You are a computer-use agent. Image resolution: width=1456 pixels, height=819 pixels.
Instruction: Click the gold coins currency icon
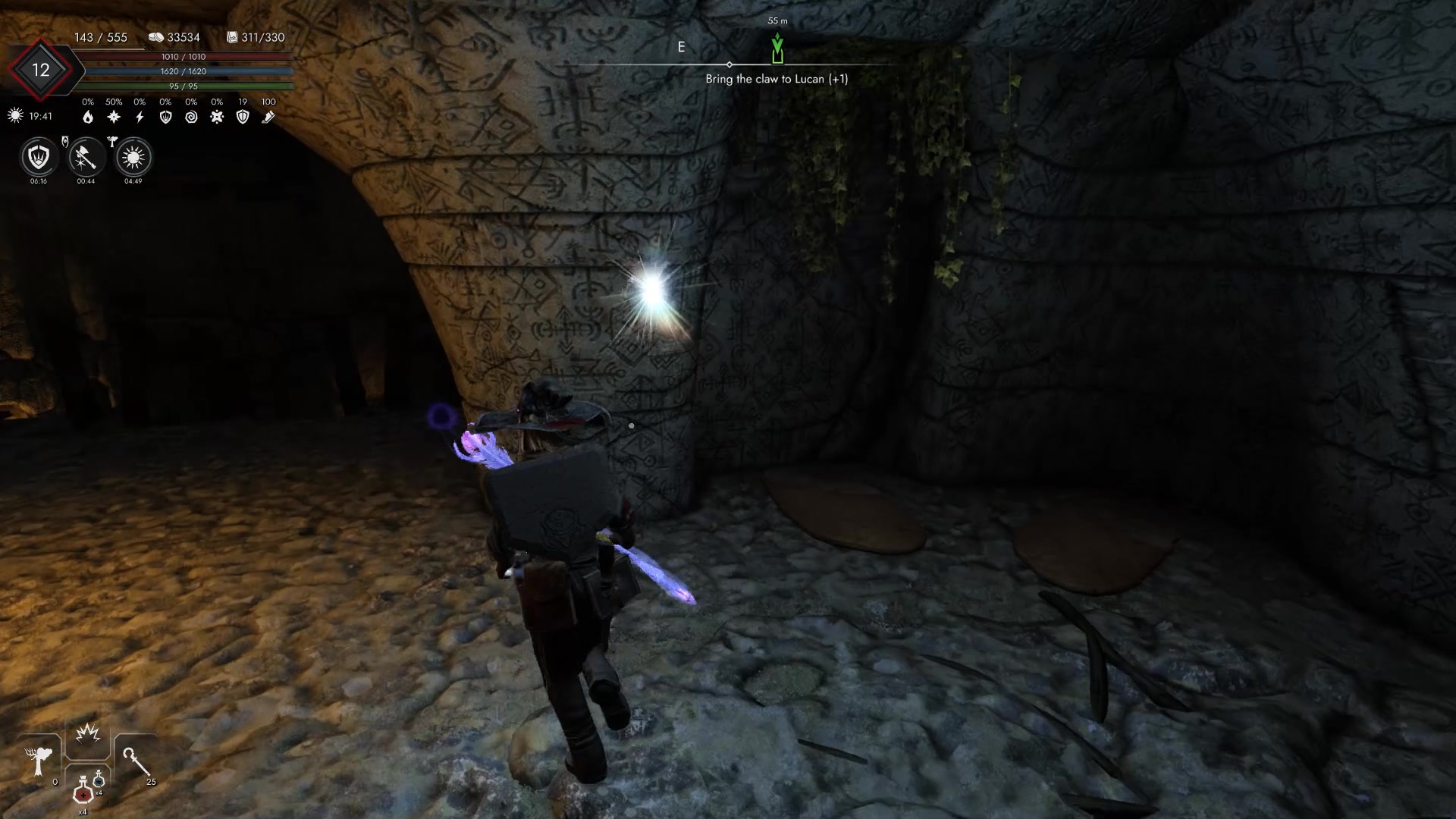(156, 37)
